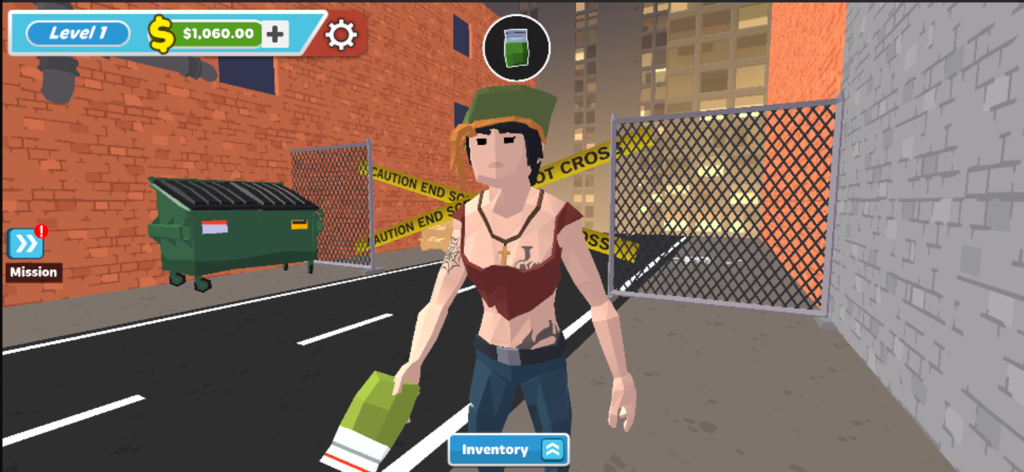Open the Mission panel
1024x472 pixels.
[x=26, y=244]
